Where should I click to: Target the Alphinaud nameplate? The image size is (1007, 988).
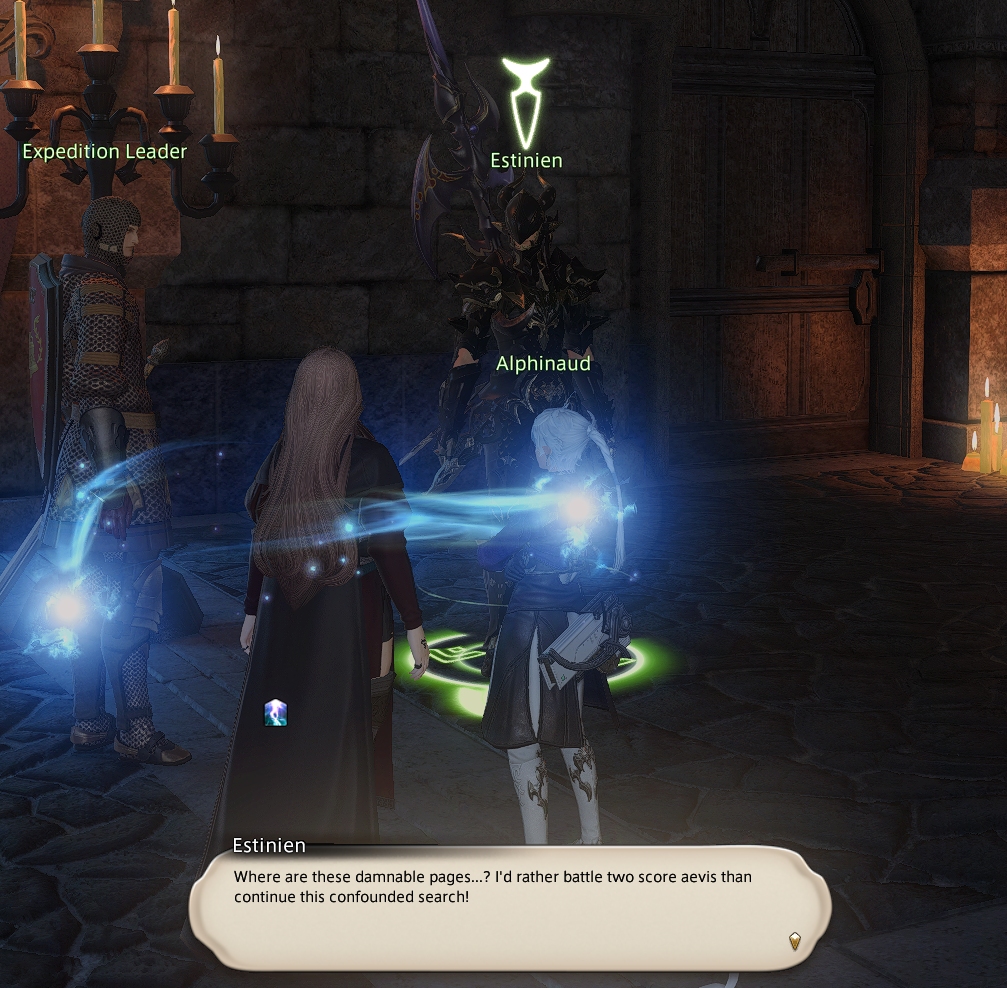(x=543, y=364)
